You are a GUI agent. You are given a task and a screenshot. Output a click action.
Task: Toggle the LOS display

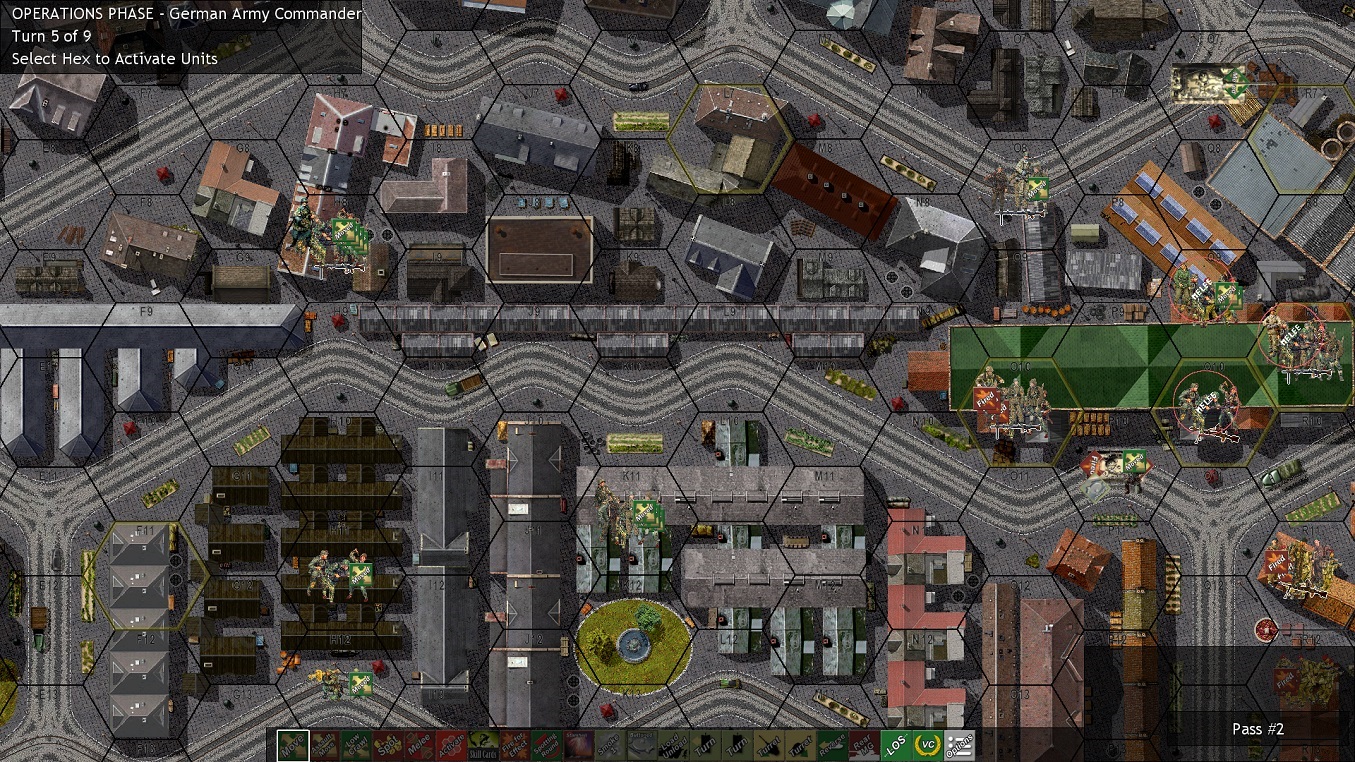coord(897,748)
